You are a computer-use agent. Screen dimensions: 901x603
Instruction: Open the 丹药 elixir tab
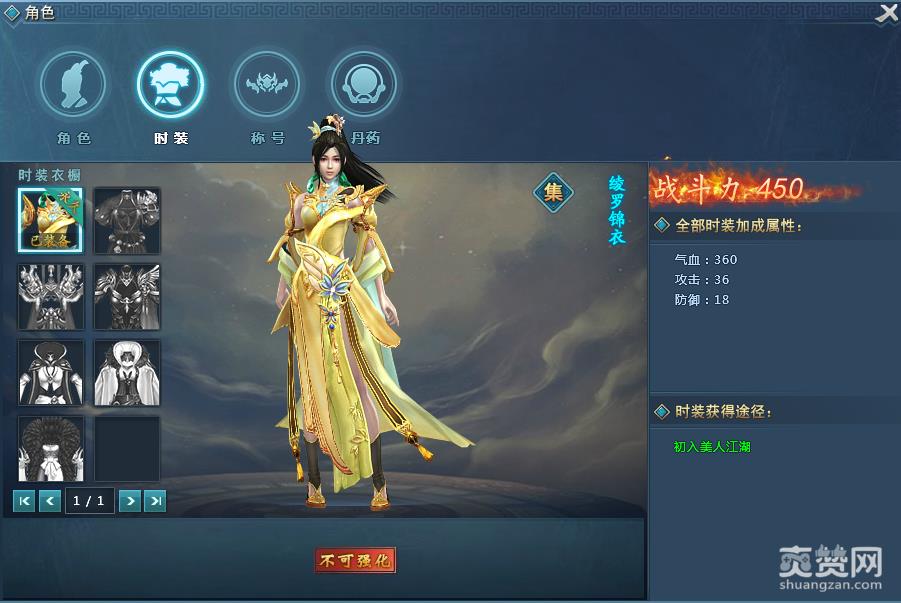(363, 85)
